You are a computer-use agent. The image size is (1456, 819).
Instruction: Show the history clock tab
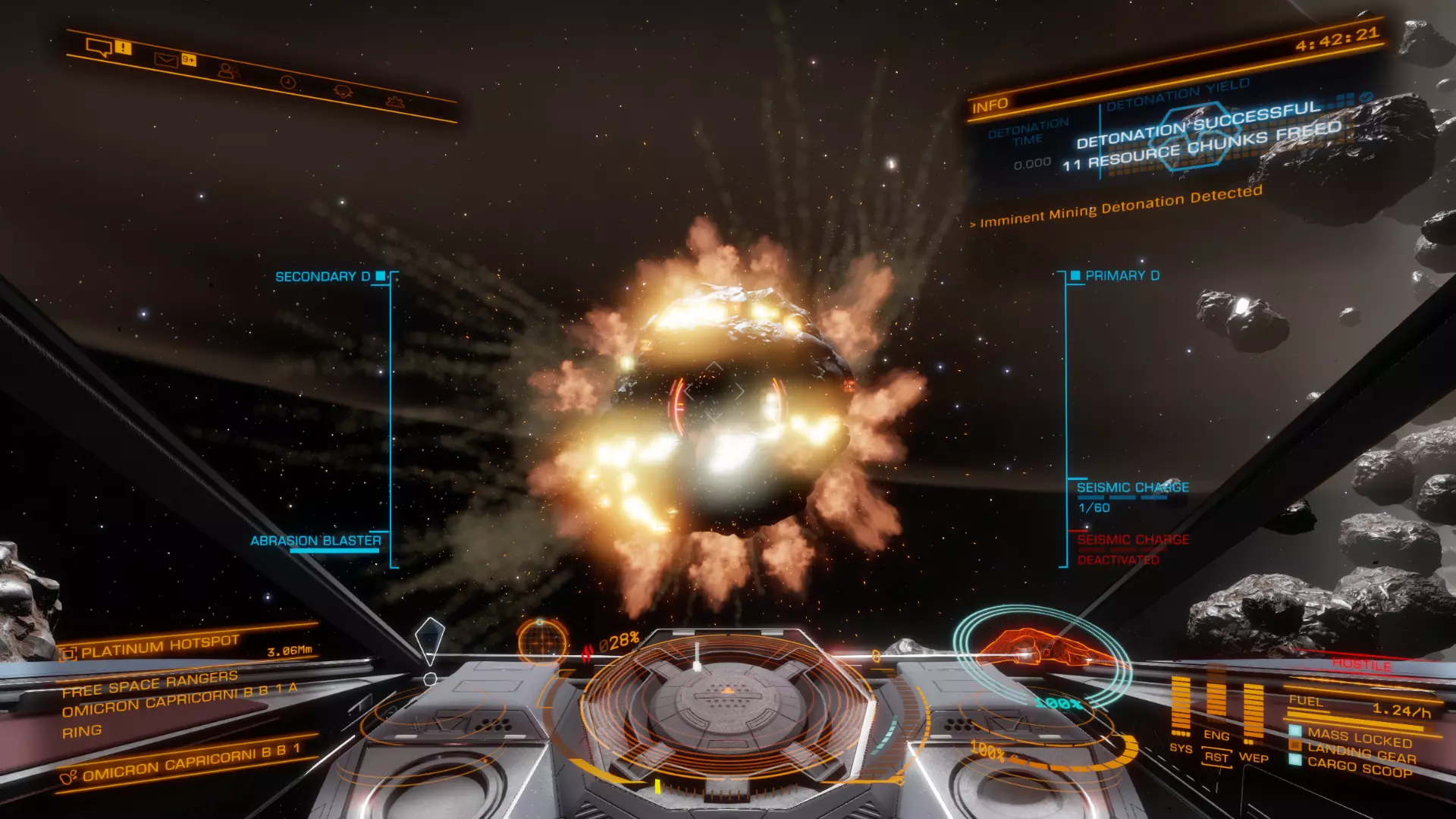[x=287, y=81]
